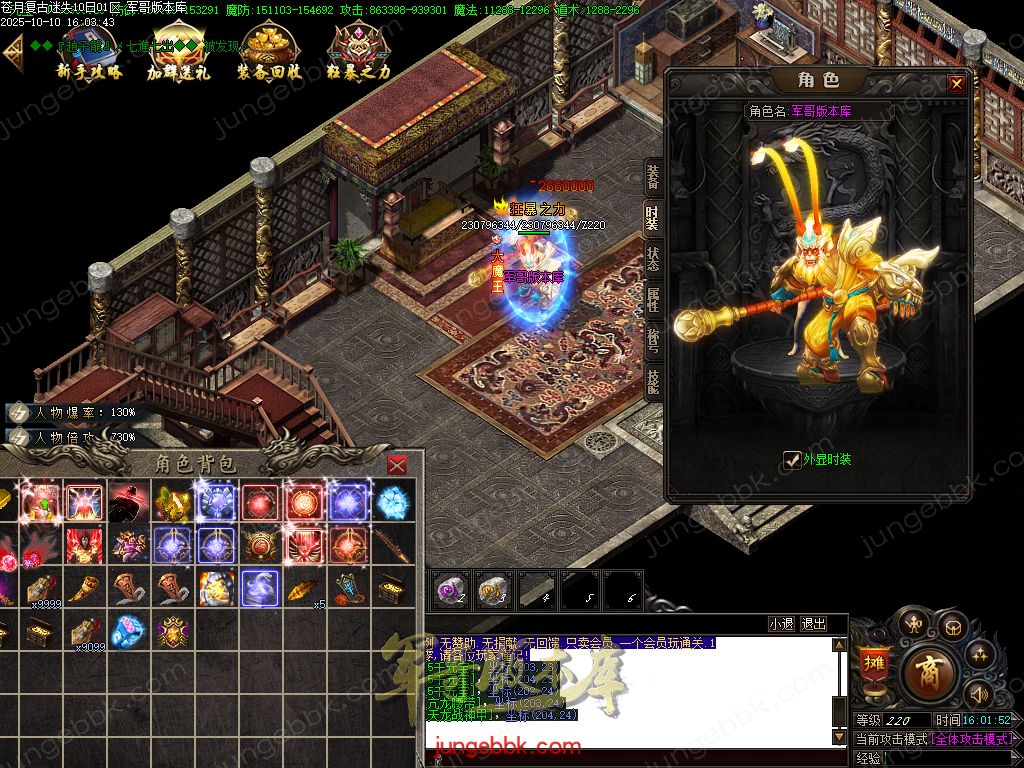Image resolution: width=1024 pixels, height=768 pixels.
Task: Select the blue crystal item in backpack
Action: [x=391, y=501]
